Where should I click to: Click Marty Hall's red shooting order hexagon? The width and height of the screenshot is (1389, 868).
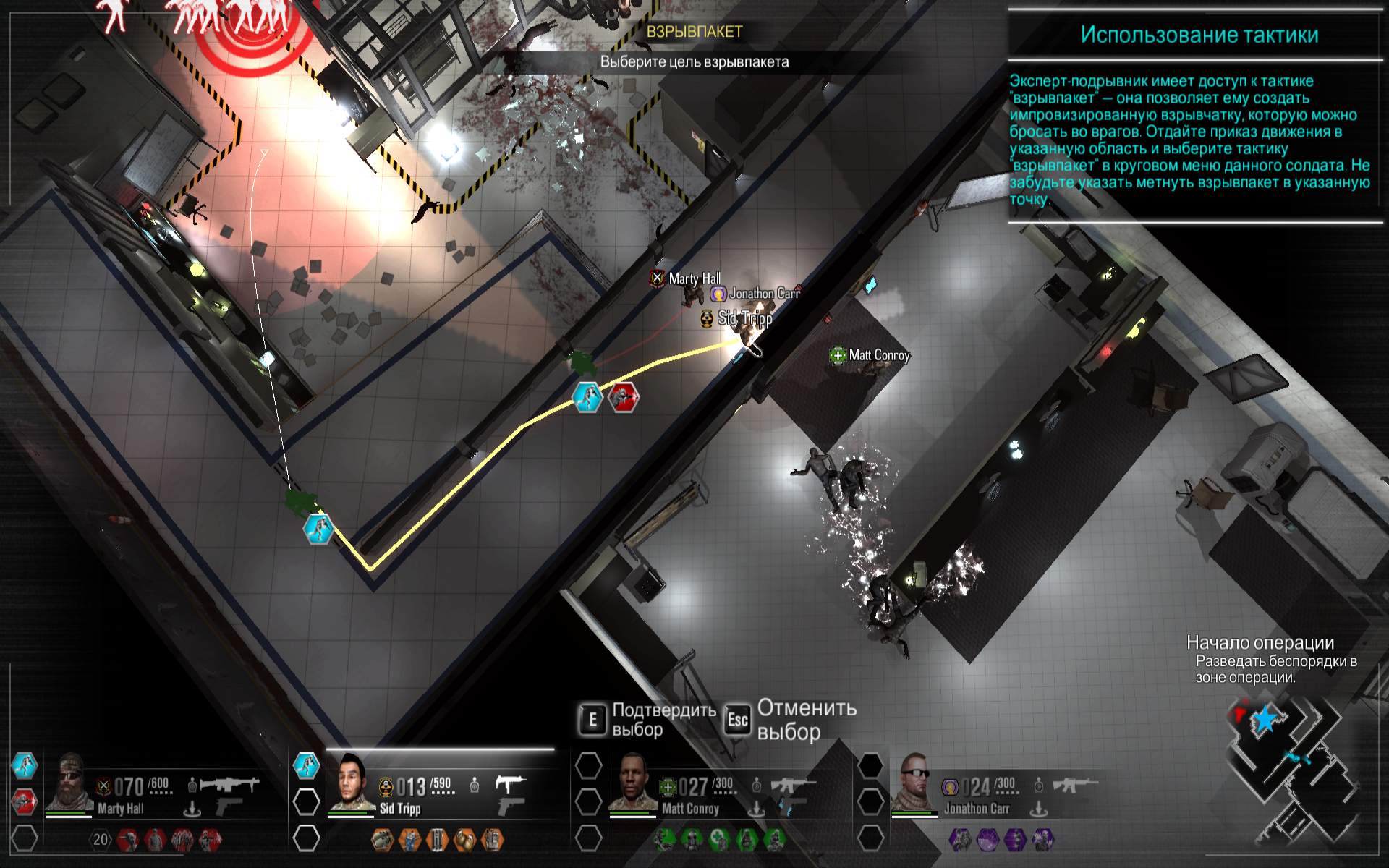[24, 801]
